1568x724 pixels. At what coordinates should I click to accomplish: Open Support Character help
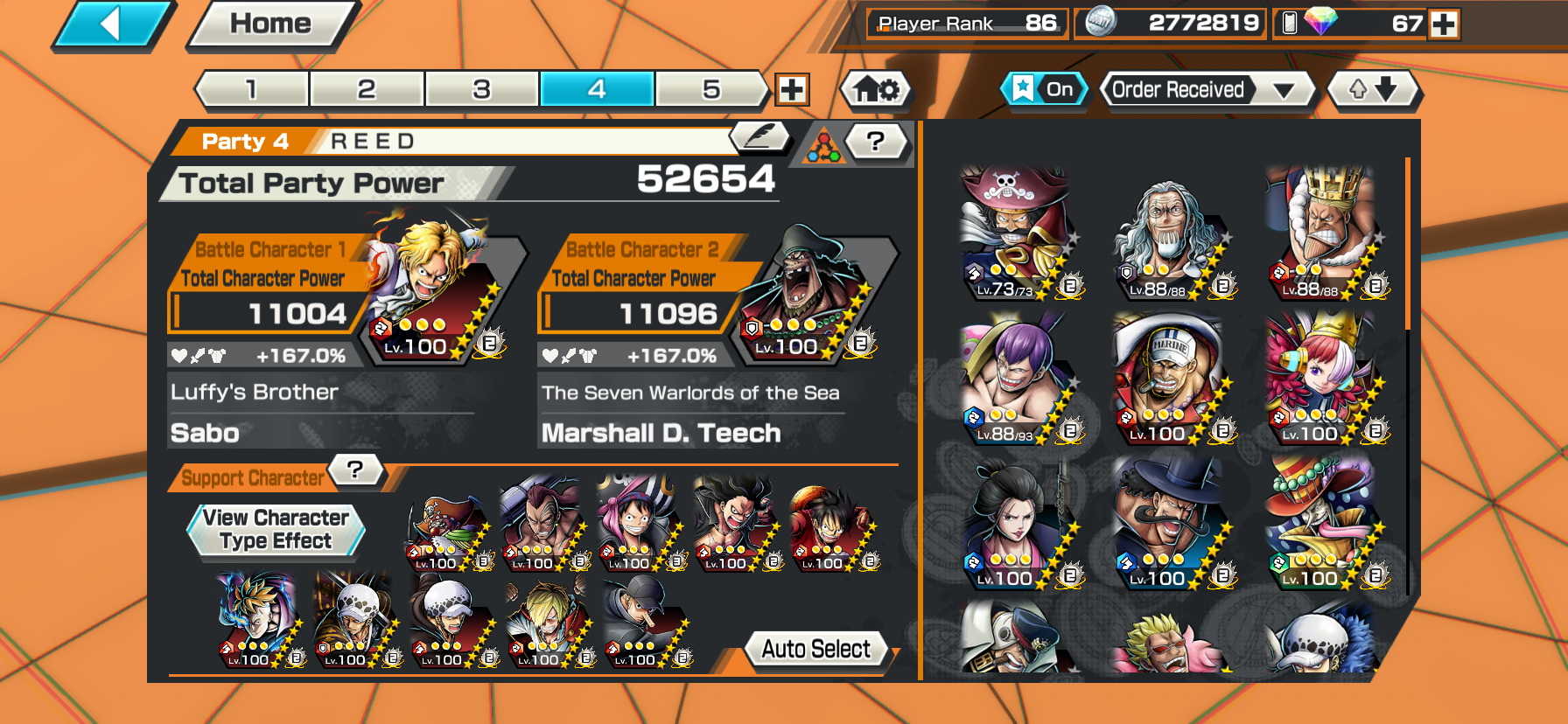pos(354,470)
